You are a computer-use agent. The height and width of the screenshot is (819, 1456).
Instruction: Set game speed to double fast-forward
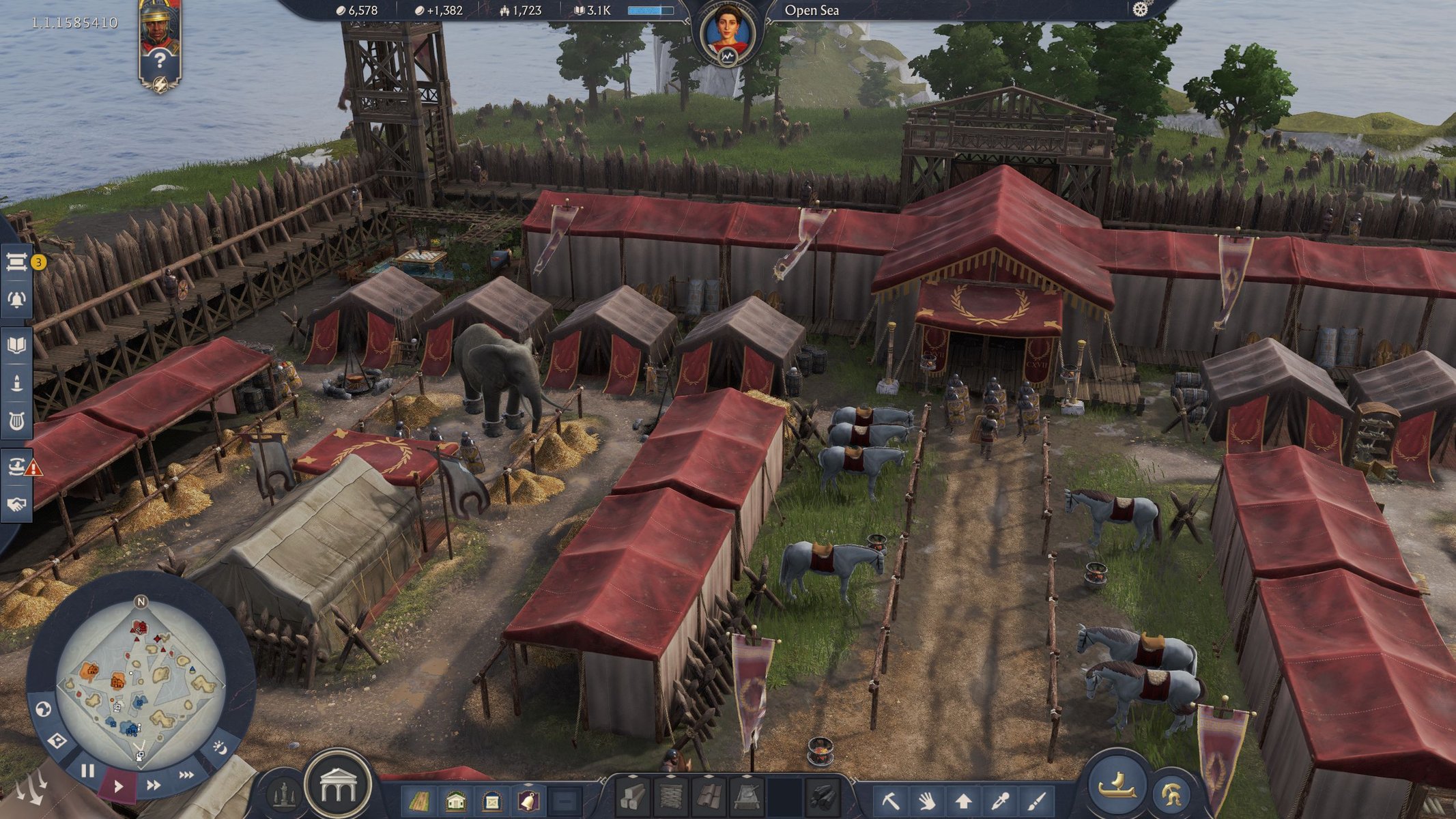tap(154, 785)
